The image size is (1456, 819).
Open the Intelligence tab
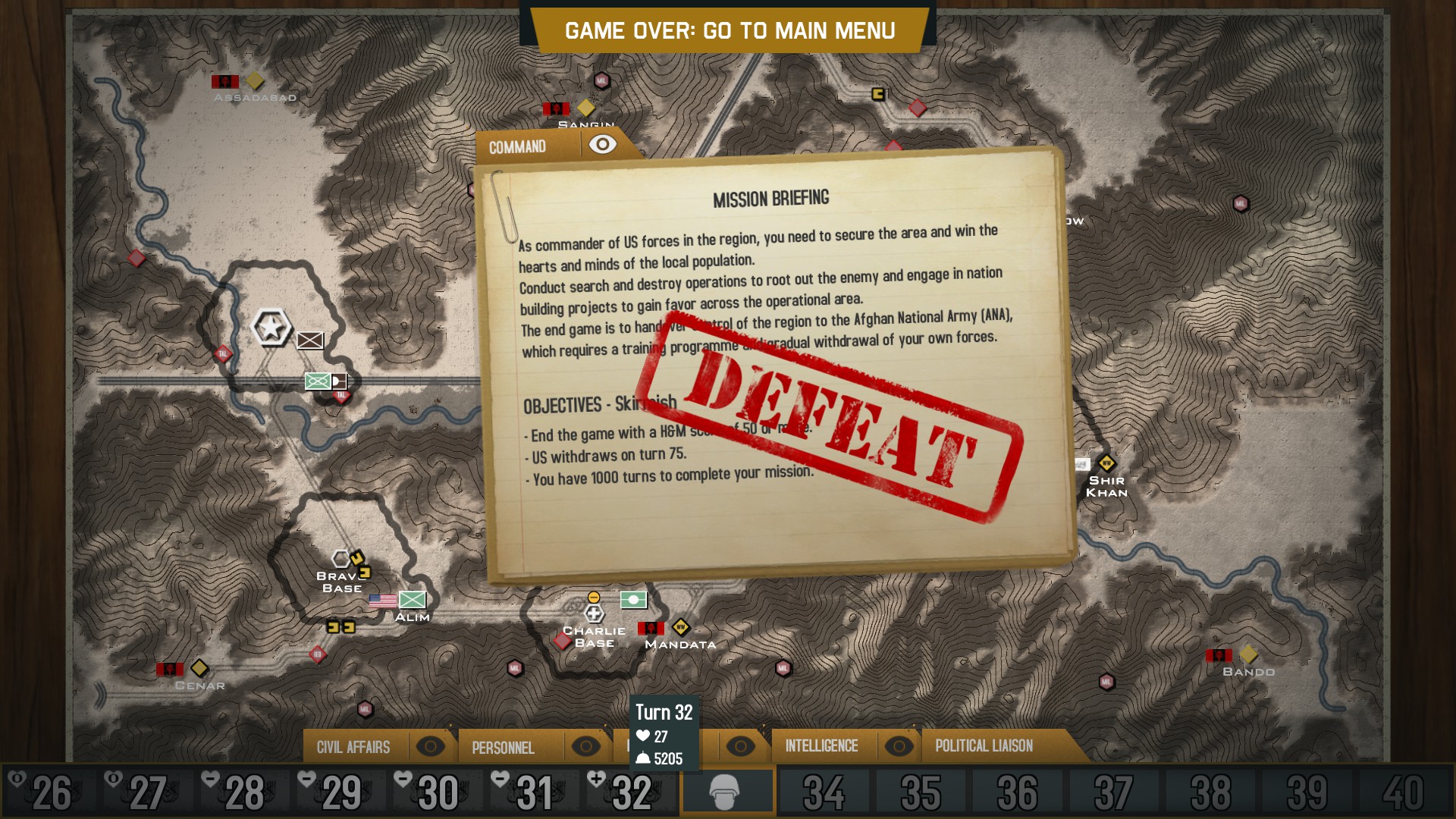(821, 746)
